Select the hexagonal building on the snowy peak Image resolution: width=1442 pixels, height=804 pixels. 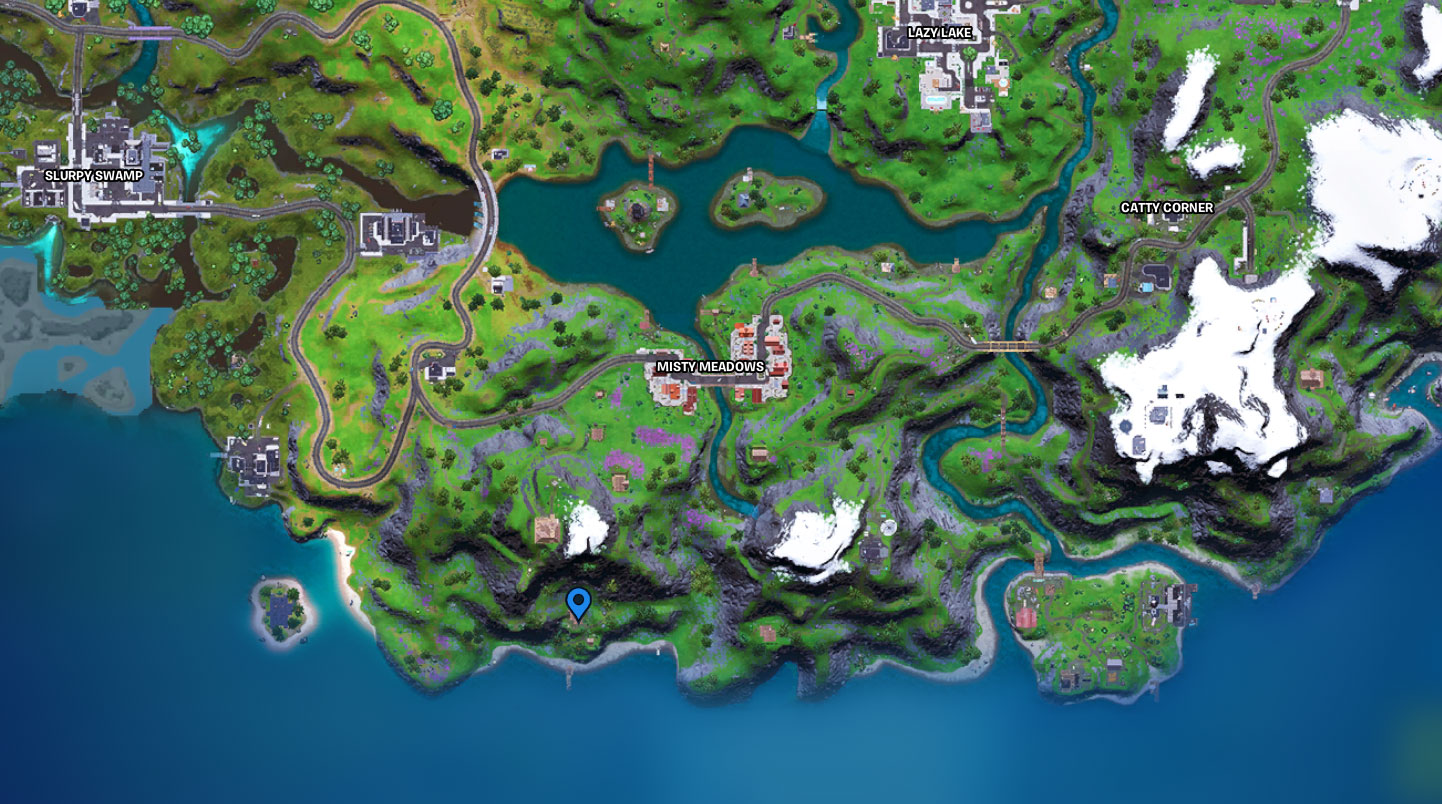tap(1126, 425)
